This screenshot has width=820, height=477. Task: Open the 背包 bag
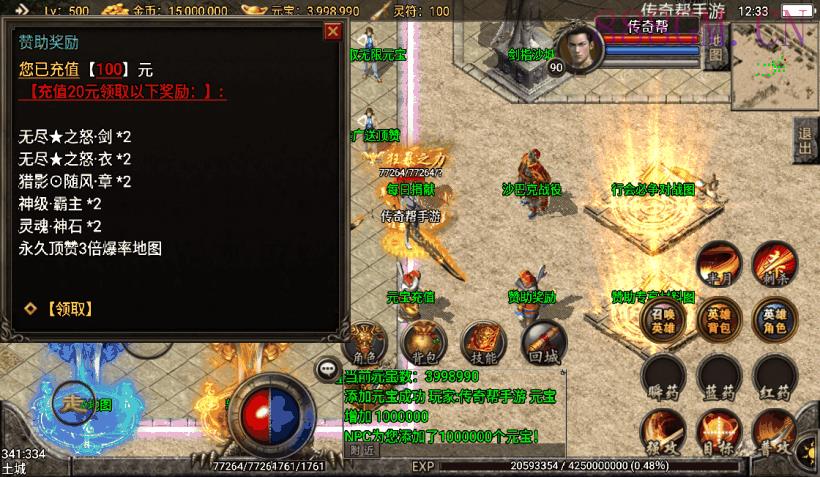point(423,340)
